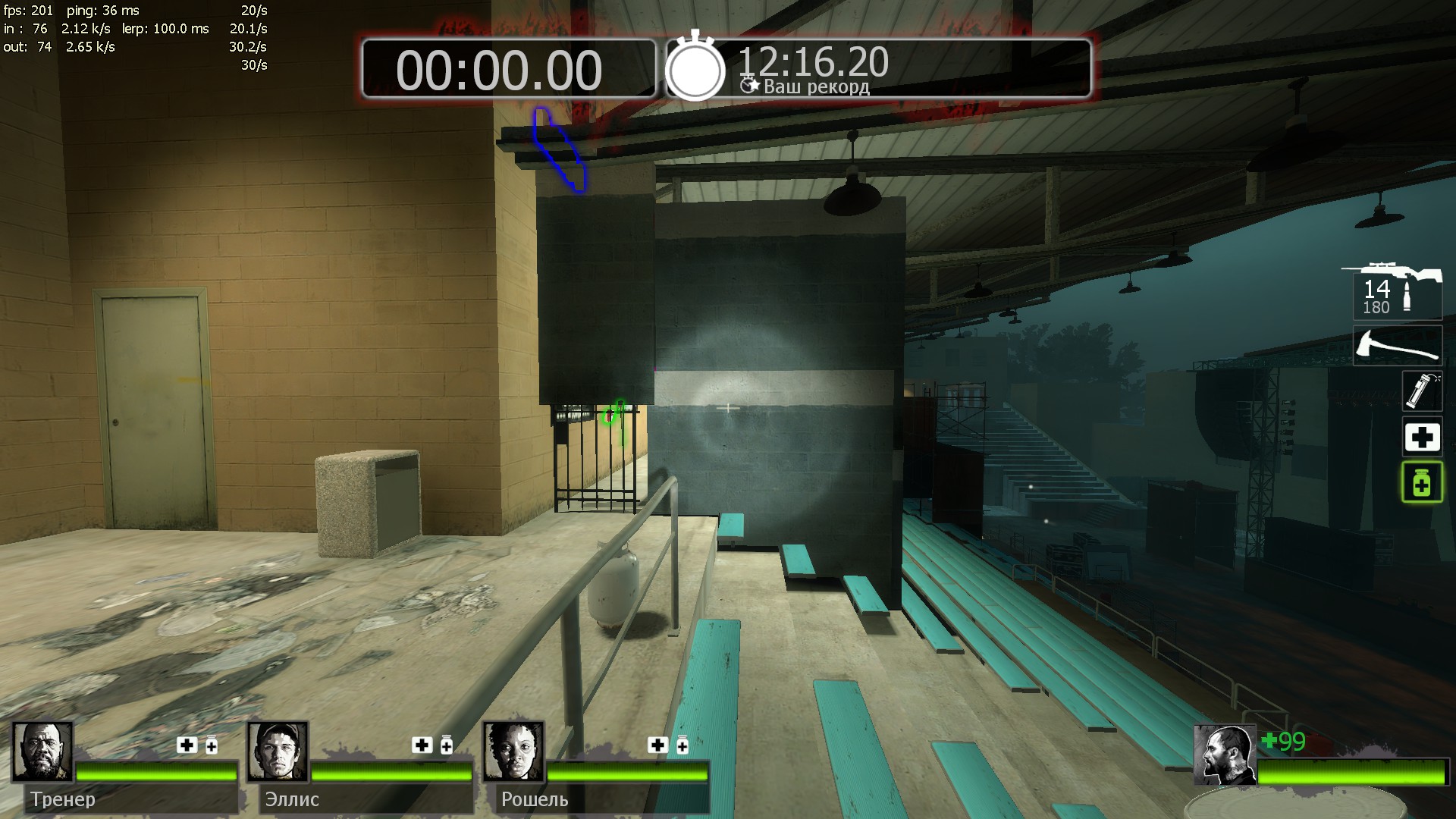Click teammate Рошель's portrait
Screen dimensions: 1456x819
point(513,752)
